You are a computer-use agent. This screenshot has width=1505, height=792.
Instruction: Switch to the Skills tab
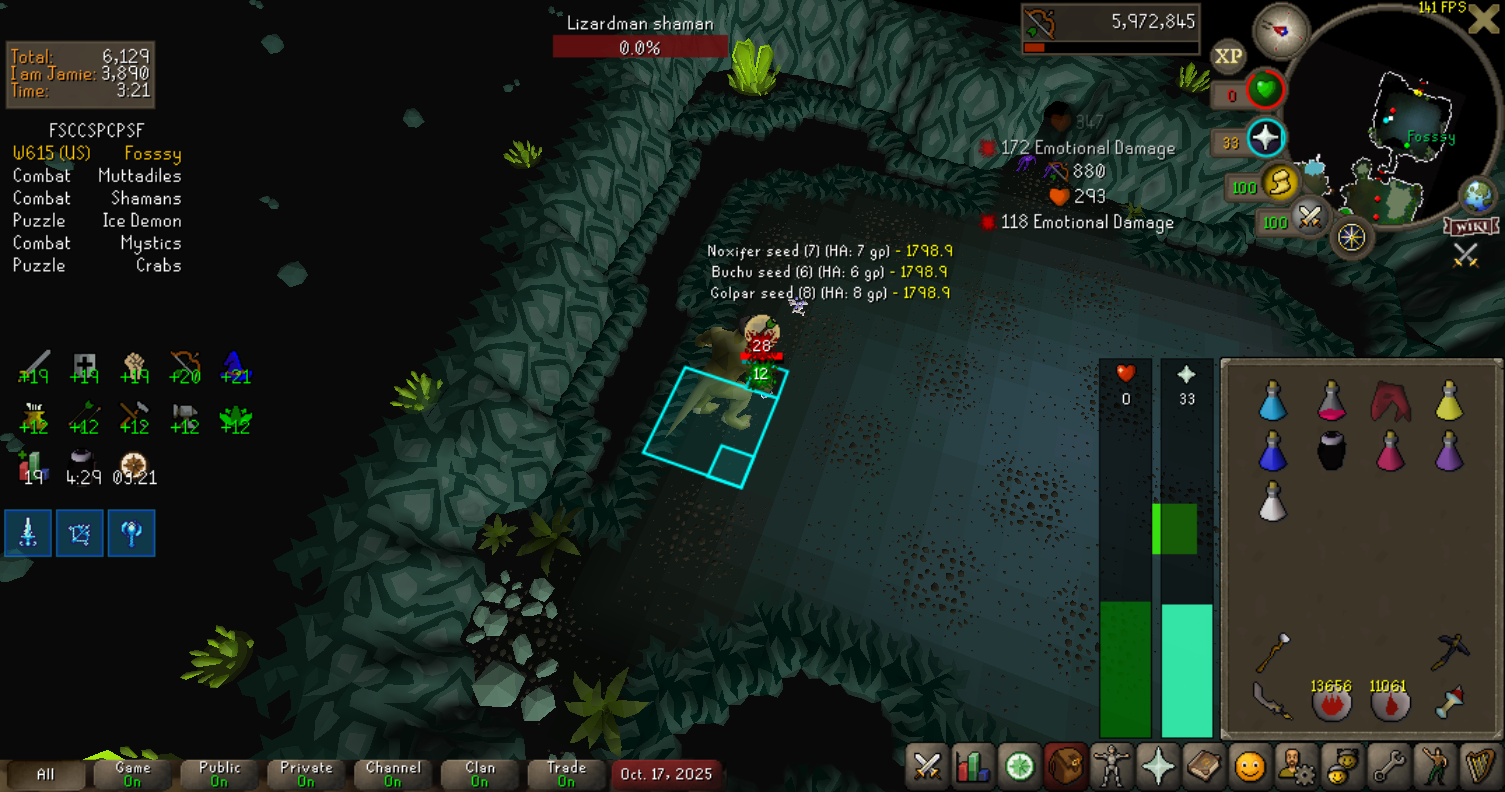click(x=973, y=767)
